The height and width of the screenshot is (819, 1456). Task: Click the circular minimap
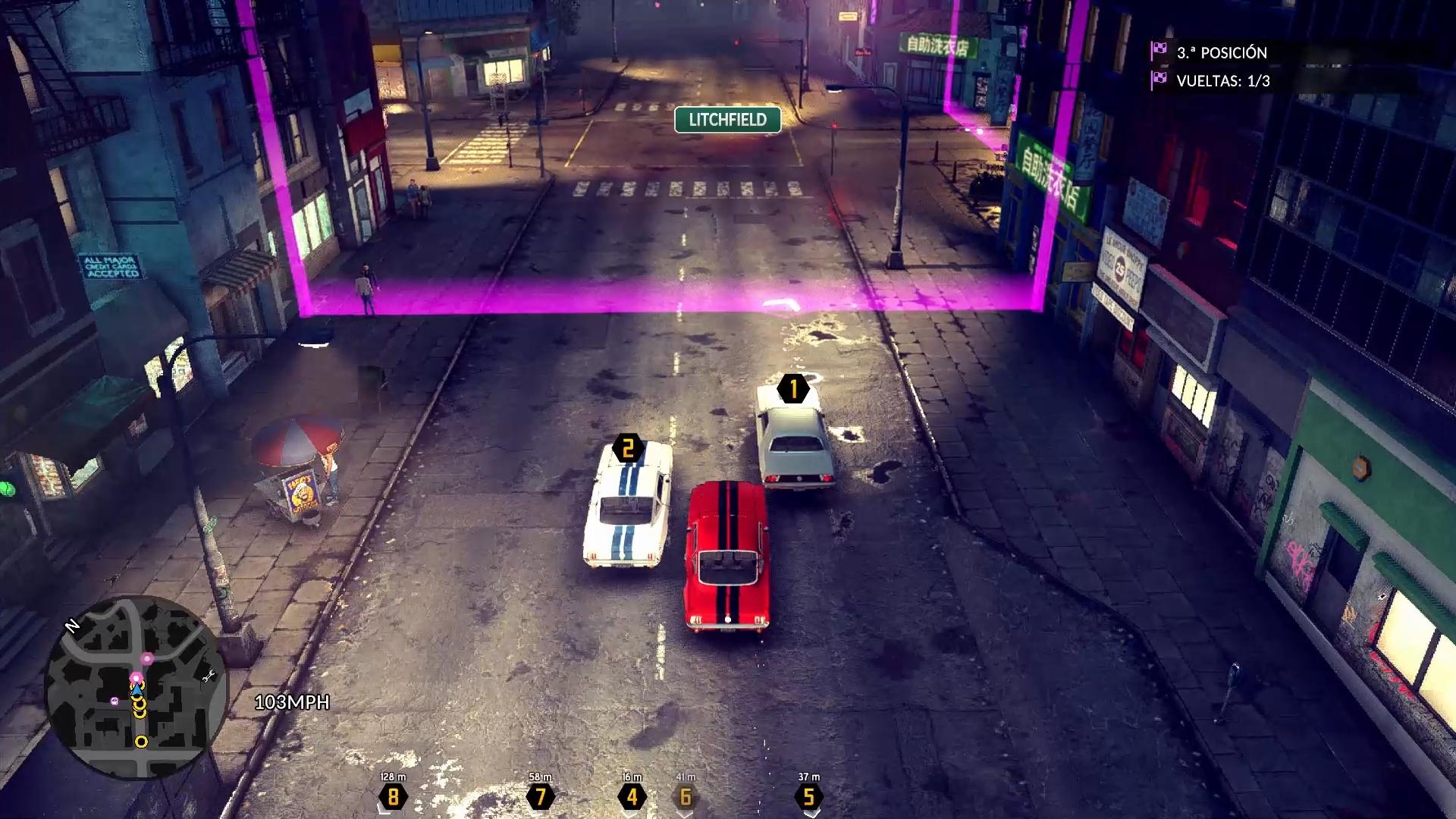[134, 688]
